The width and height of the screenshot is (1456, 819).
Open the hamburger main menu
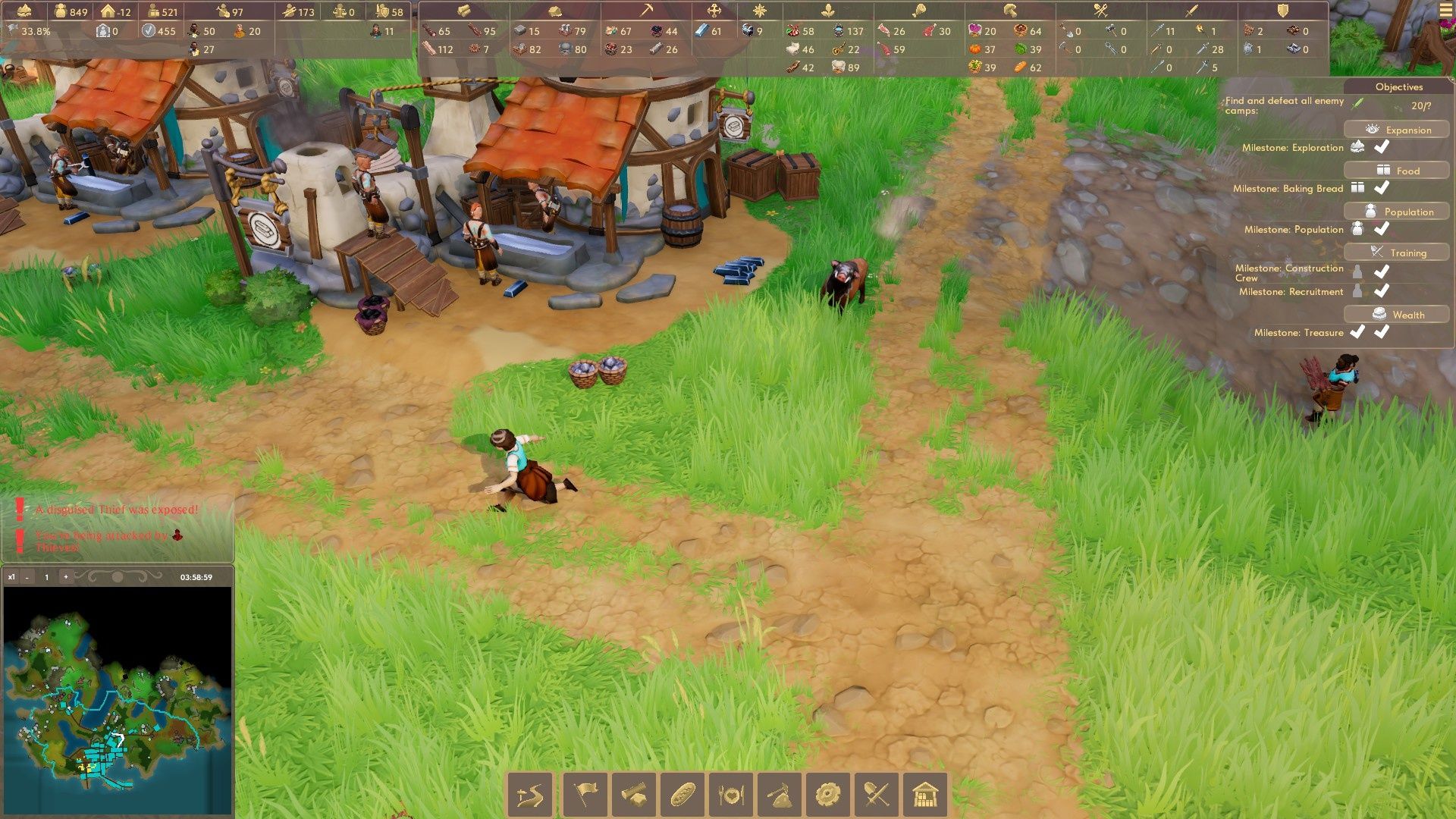click(x=1445, y=11)
